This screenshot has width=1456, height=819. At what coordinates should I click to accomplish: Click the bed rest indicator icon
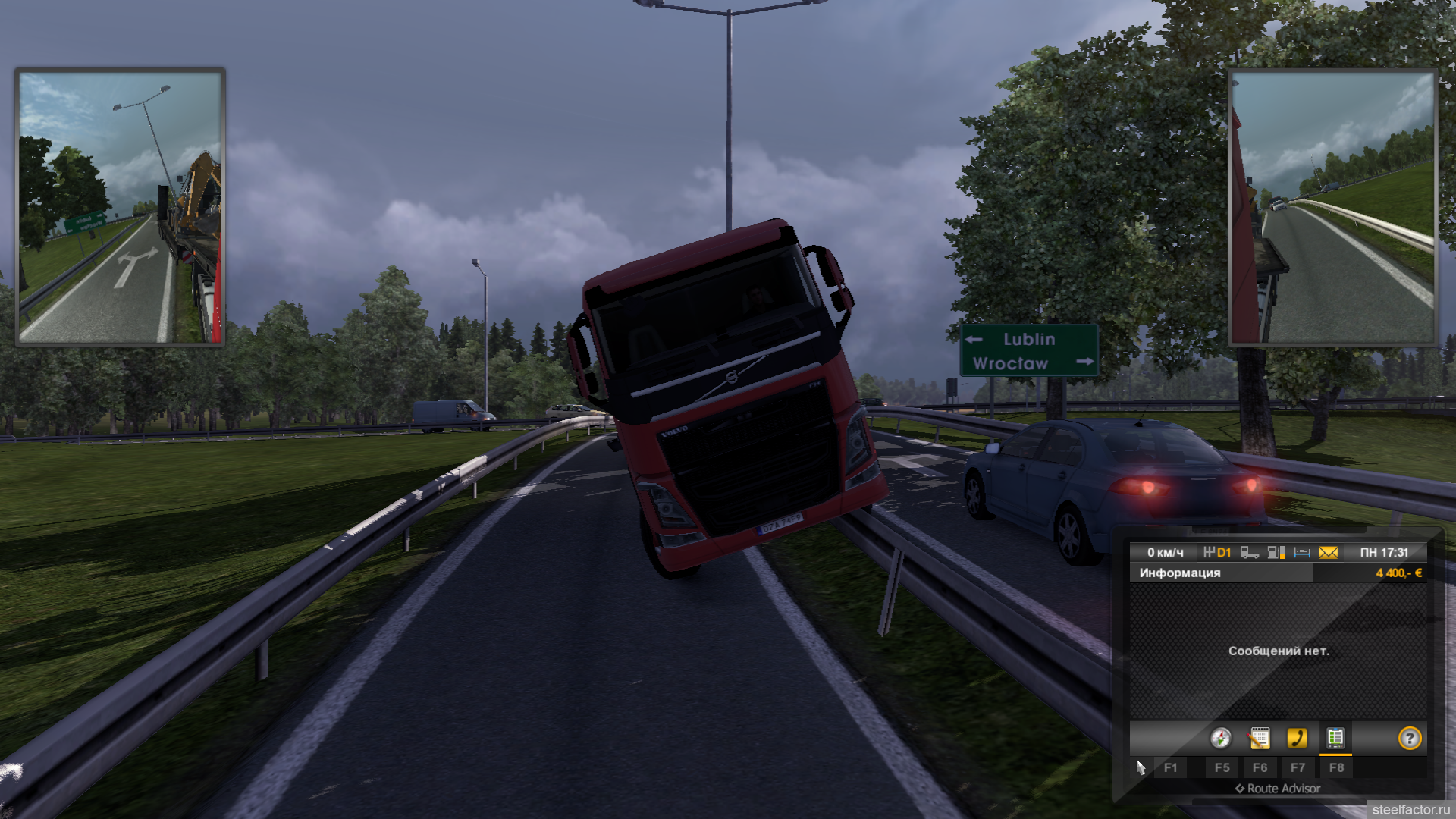[1302, 553]
